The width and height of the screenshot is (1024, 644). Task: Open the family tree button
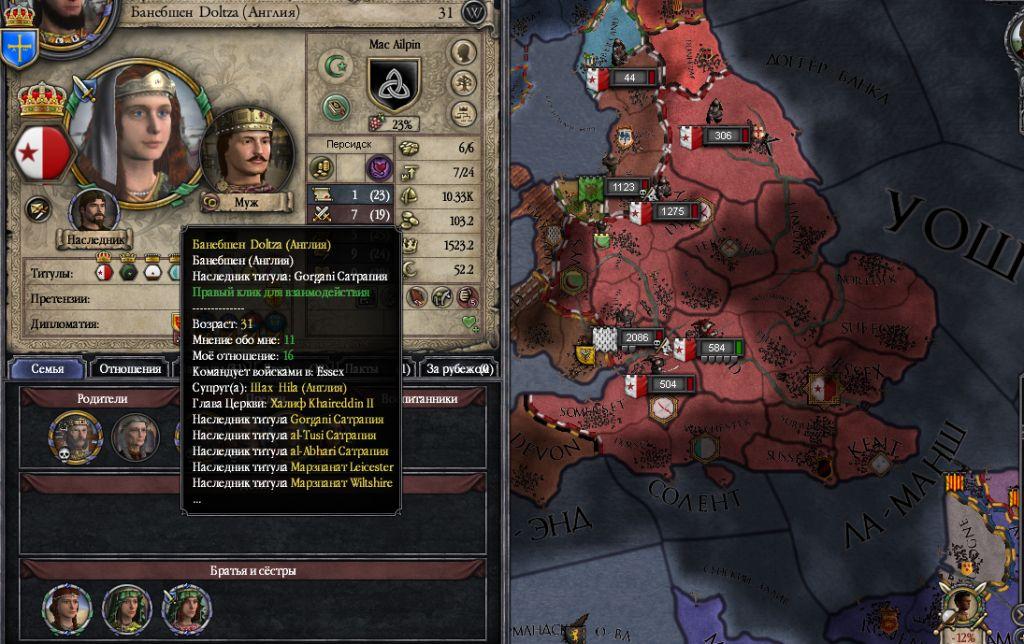[x=462, y=82]
